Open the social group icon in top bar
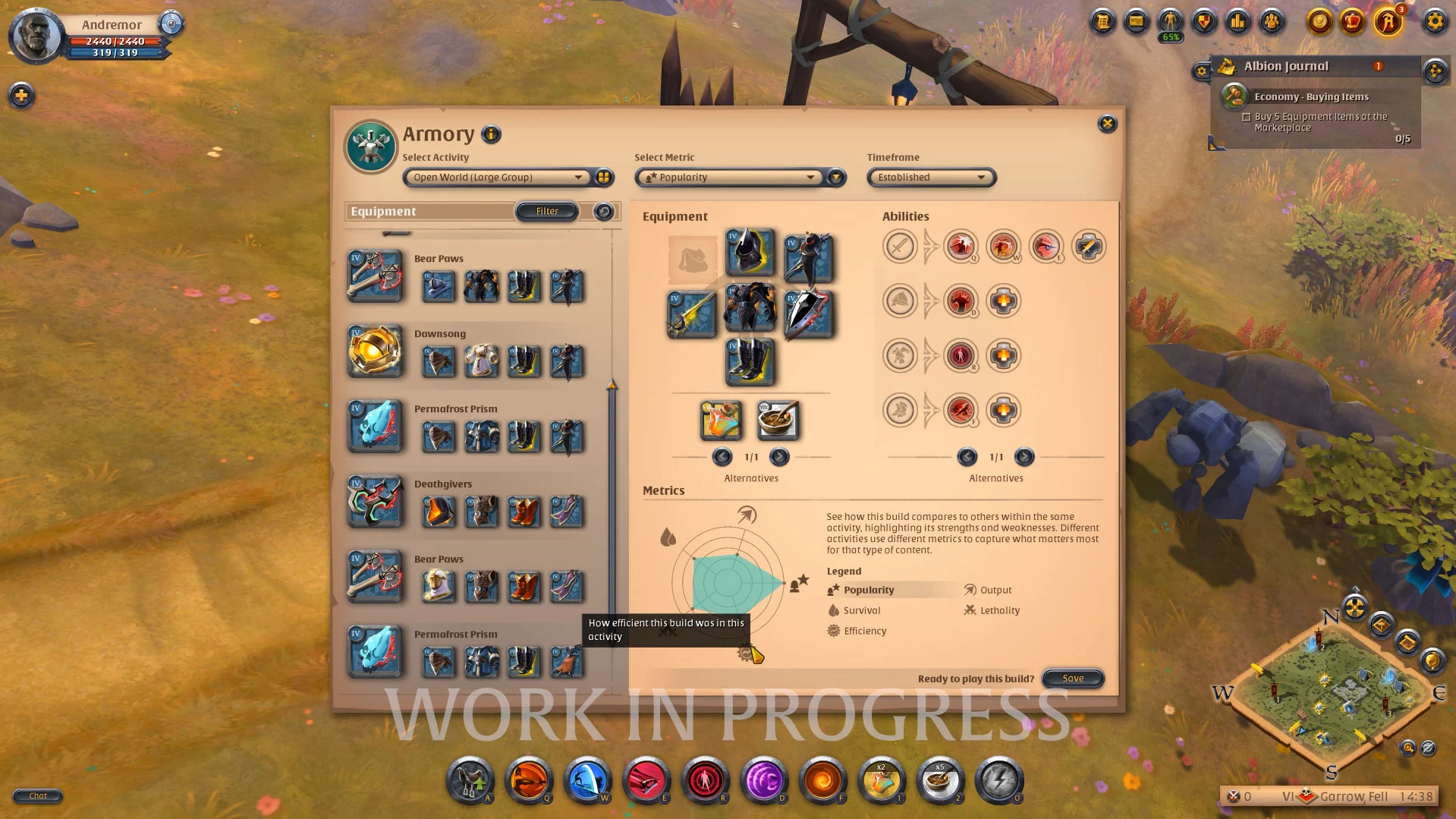The width and height of the screenshot is (1456, 819). (x=1272, y=23)
